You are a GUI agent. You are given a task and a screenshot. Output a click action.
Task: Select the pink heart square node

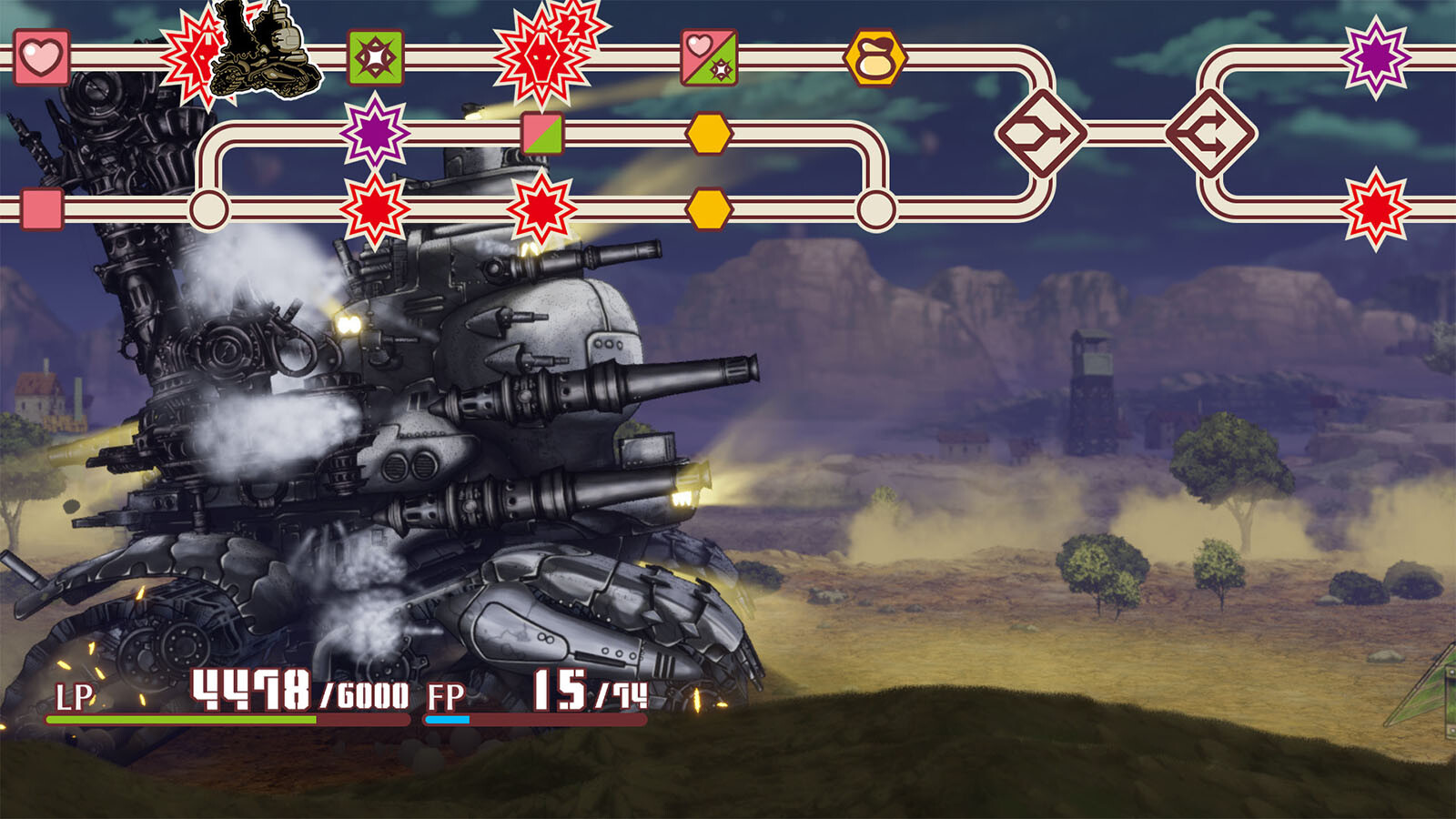pos(42,57)
